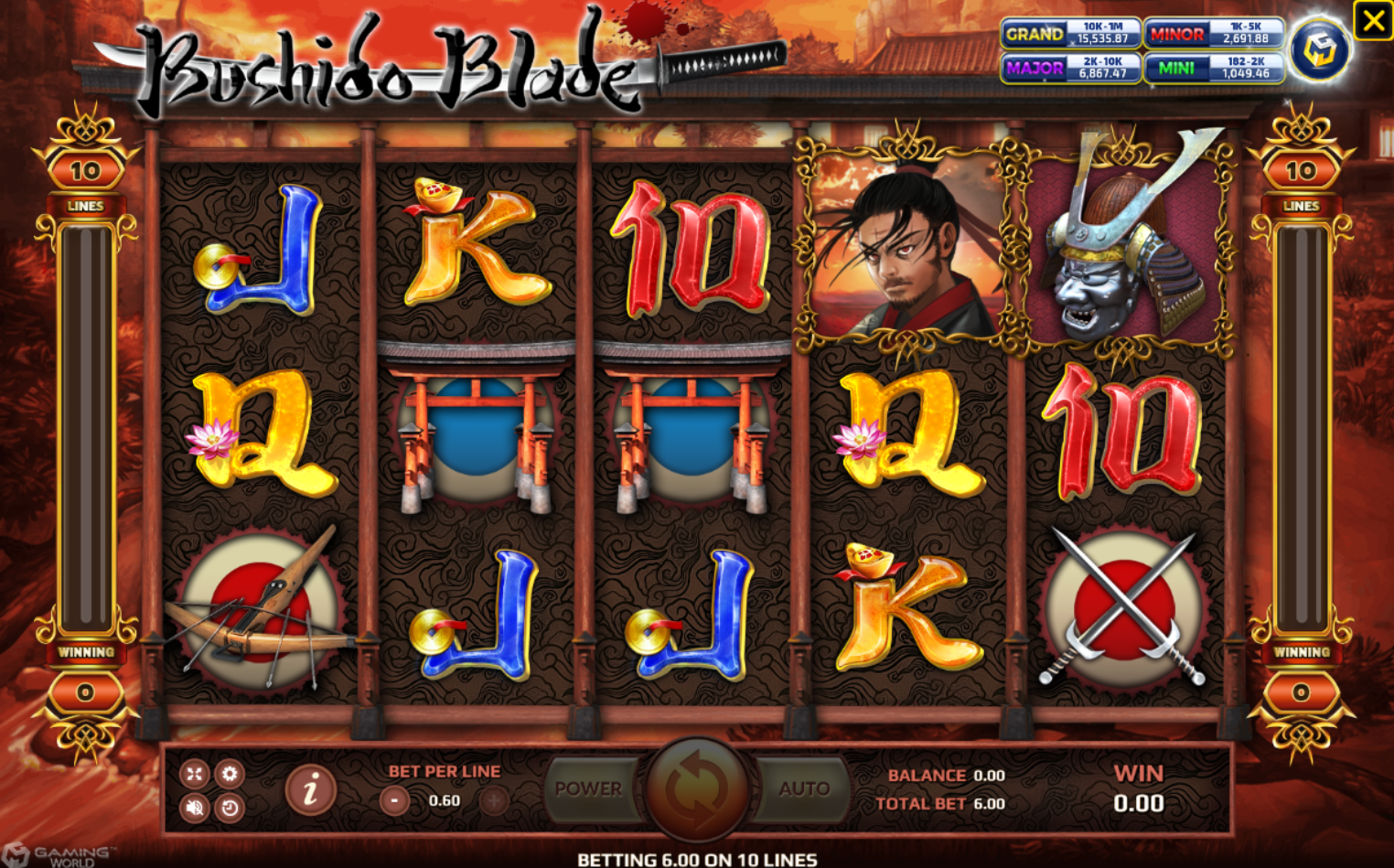Toggle fullscreen mode
Screen dimensions: 1394x868
(x=194, y=774)
